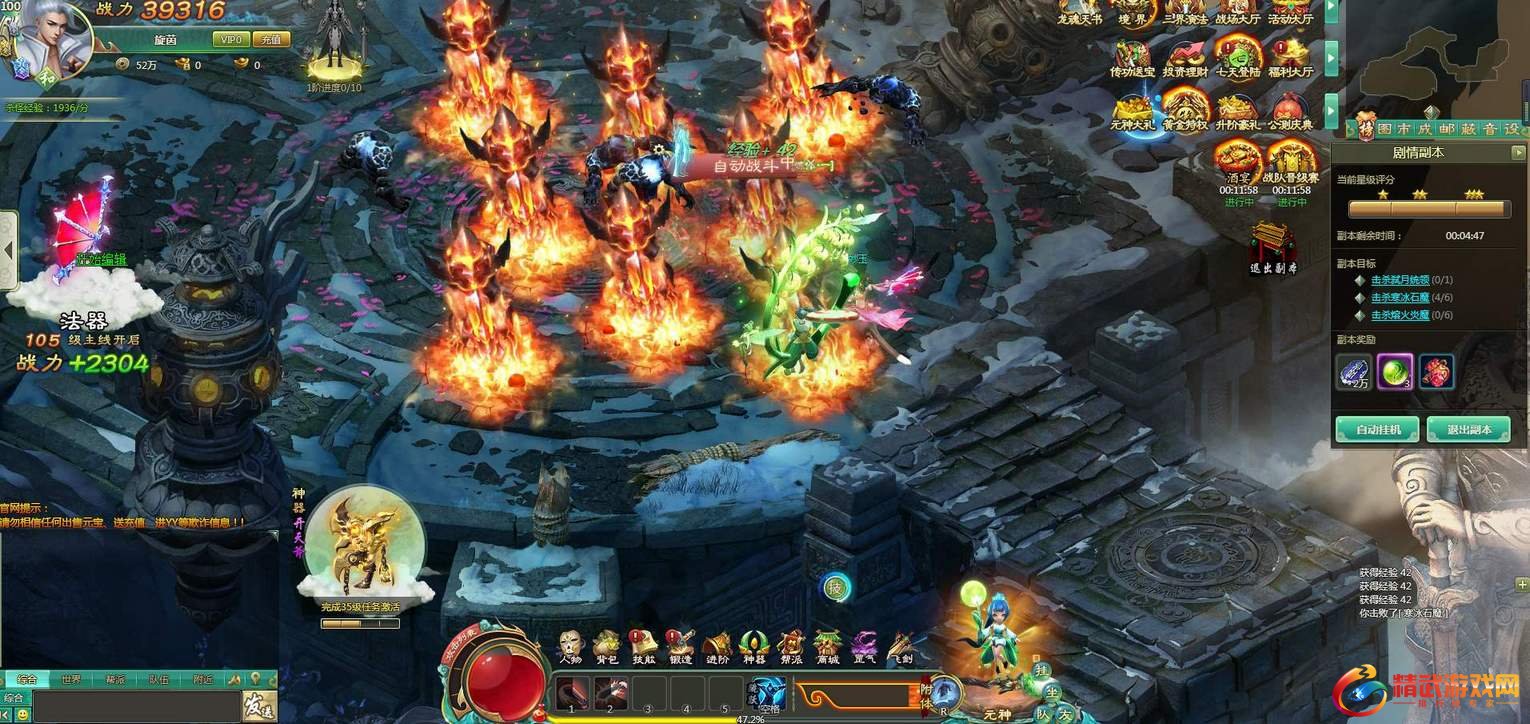Toggle the 自动挂机 auto-battle button

pos(1376,430)
